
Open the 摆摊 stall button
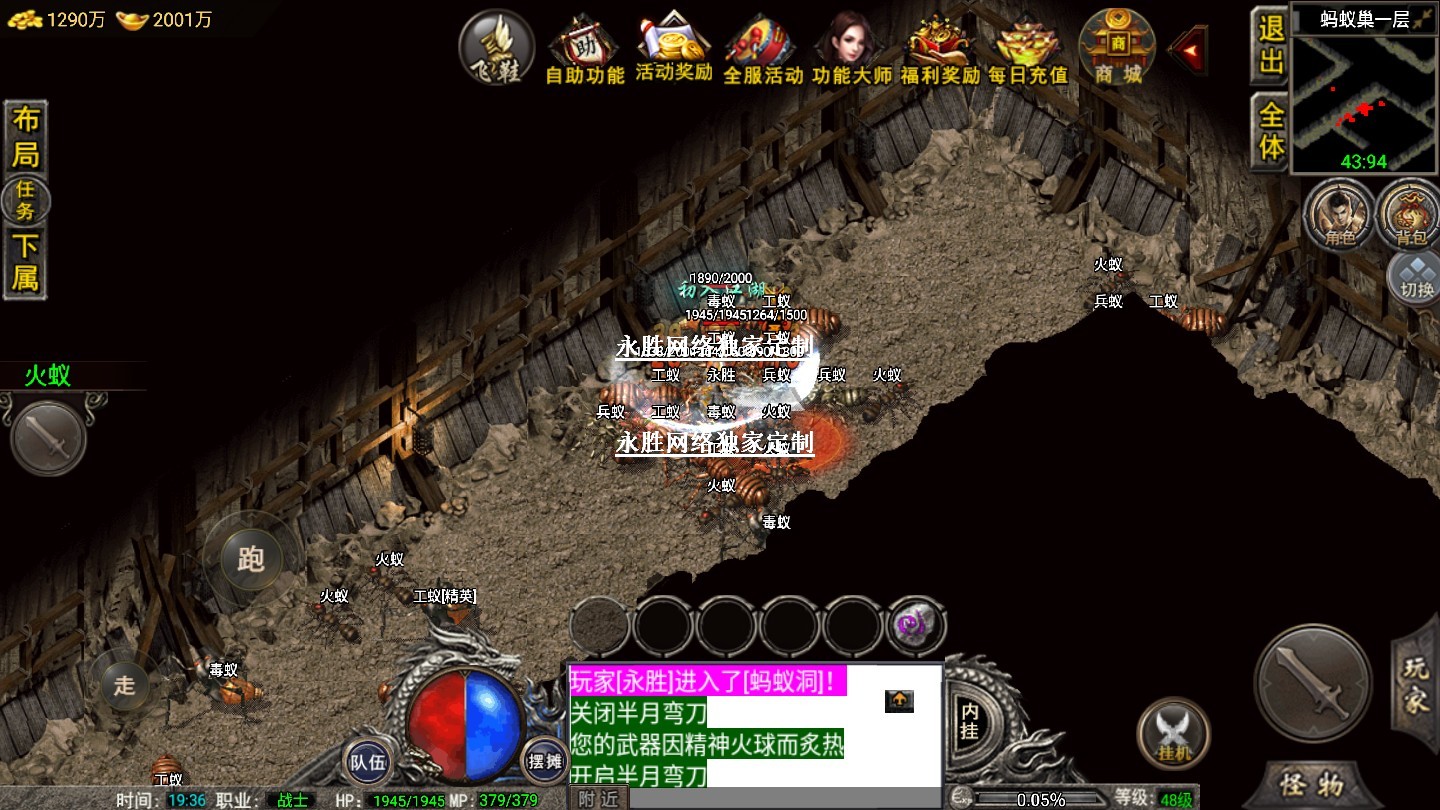pos(545,761)
